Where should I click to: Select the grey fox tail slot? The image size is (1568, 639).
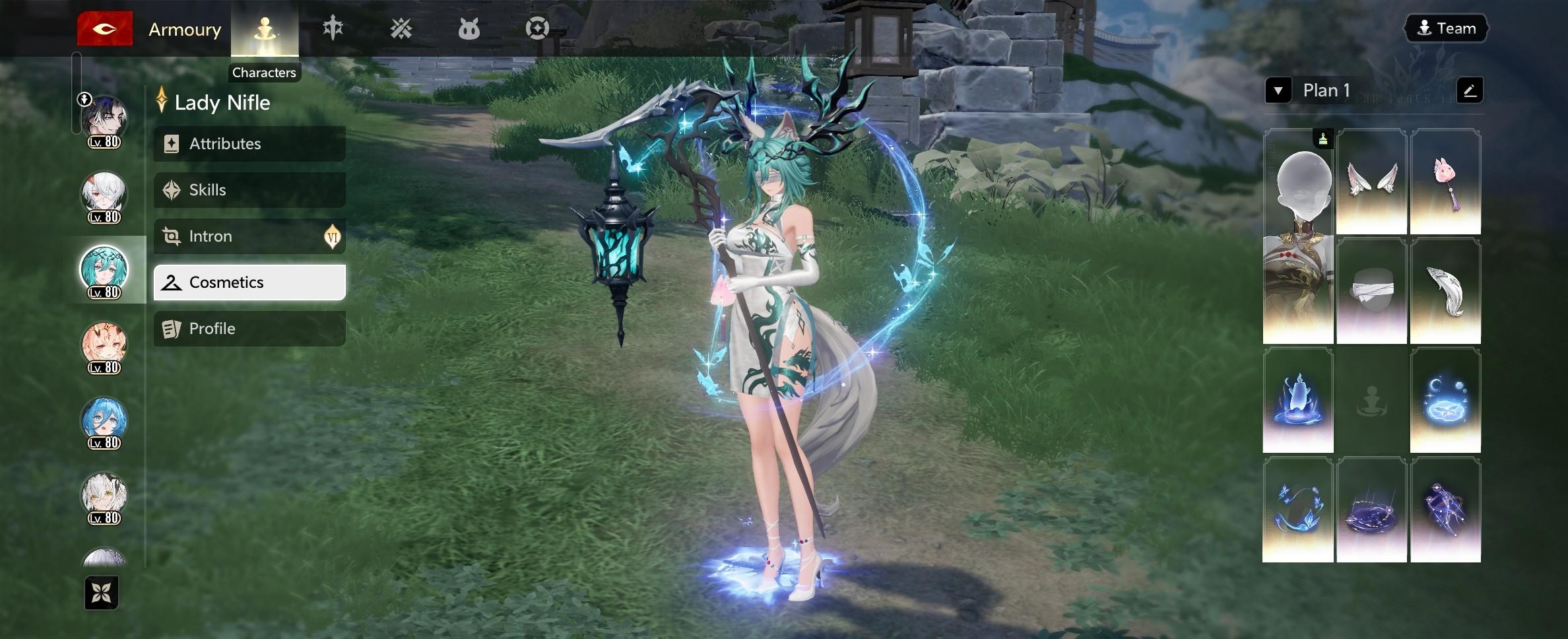[x=1445, y=291]
